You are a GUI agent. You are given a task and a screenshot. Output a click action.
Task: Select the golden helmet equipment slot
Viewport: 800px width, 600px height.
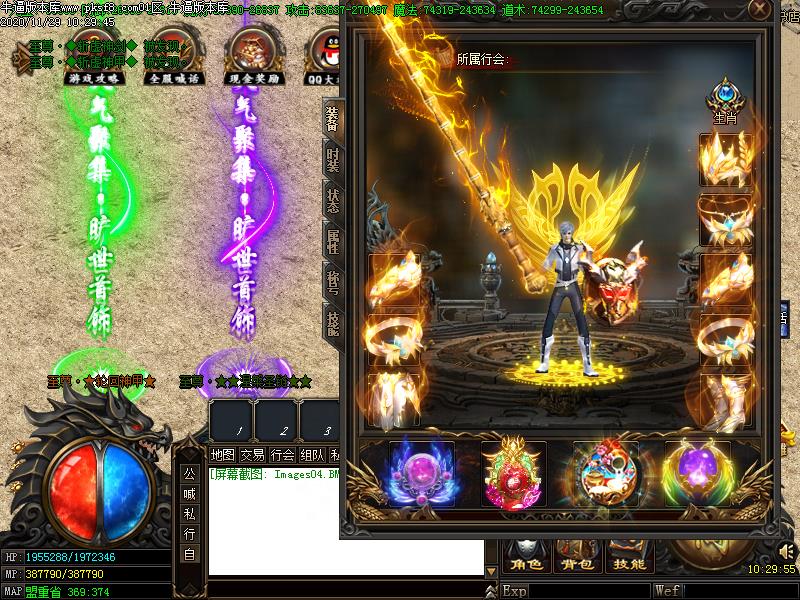pyautogui.click(x=726, y=159)
